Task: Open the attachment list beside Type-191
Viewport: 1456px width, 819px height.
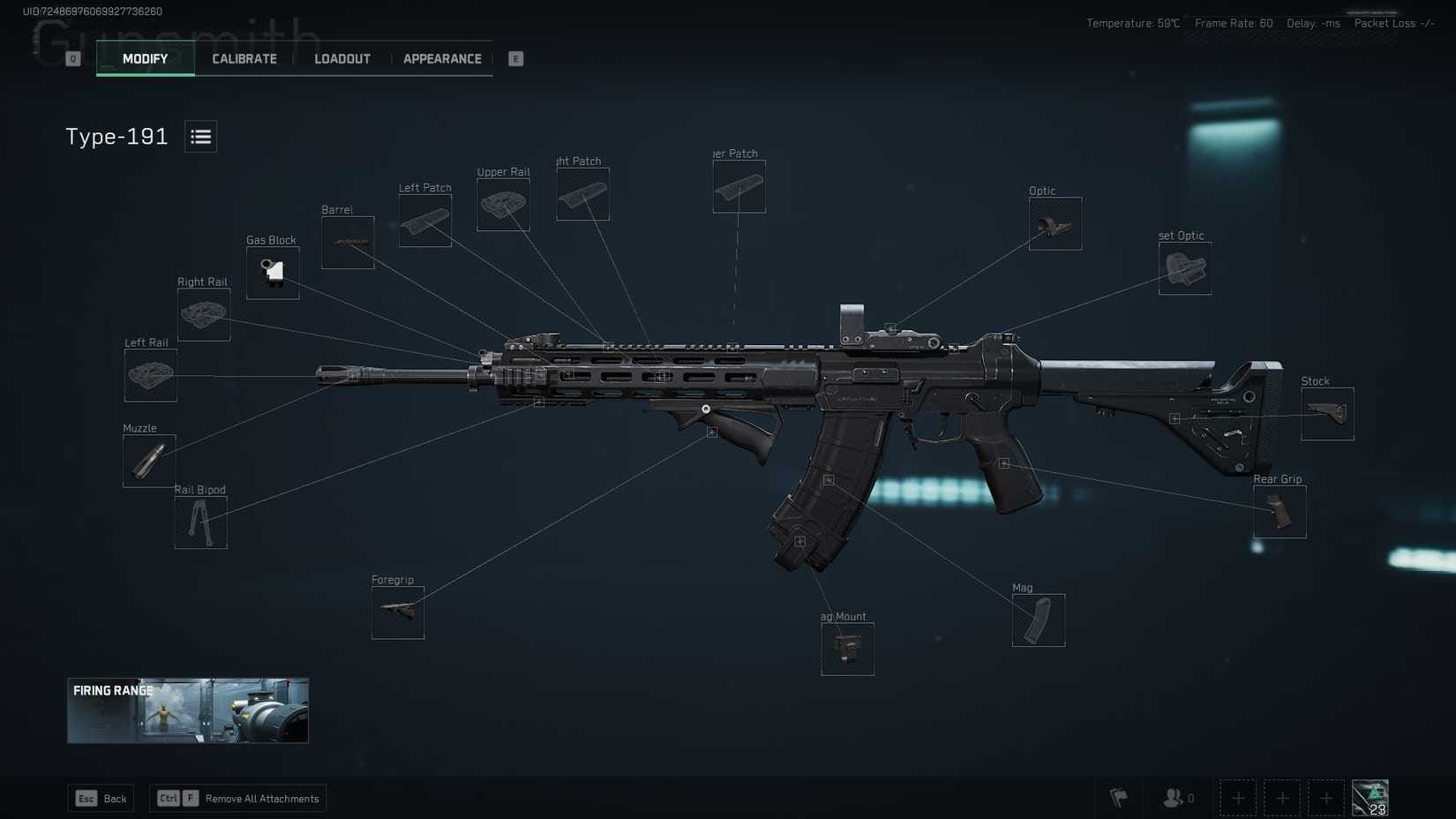Action: (x=200, y=137)
